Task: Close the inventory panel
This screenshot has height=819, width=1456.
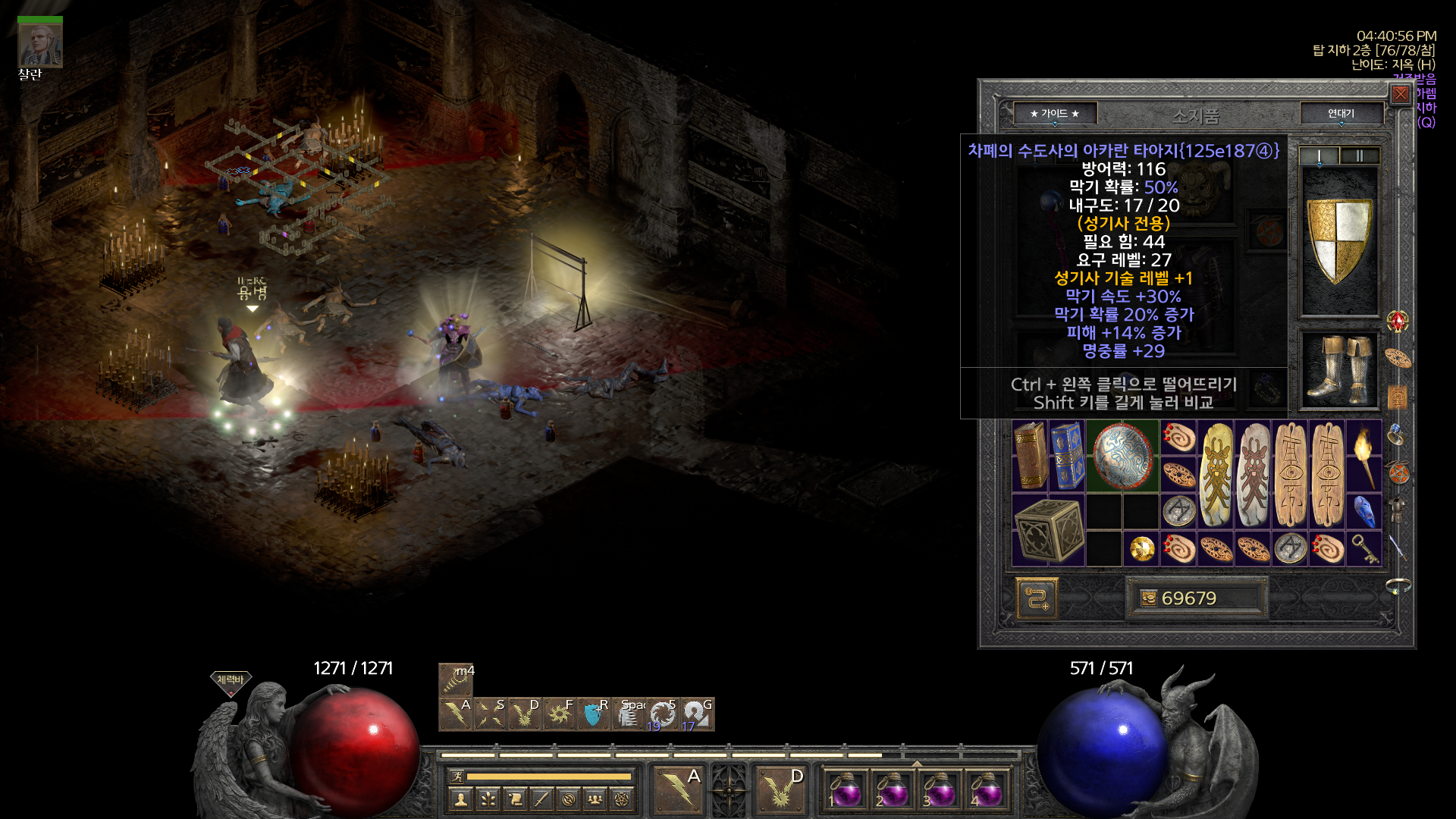Action: 1400,94
